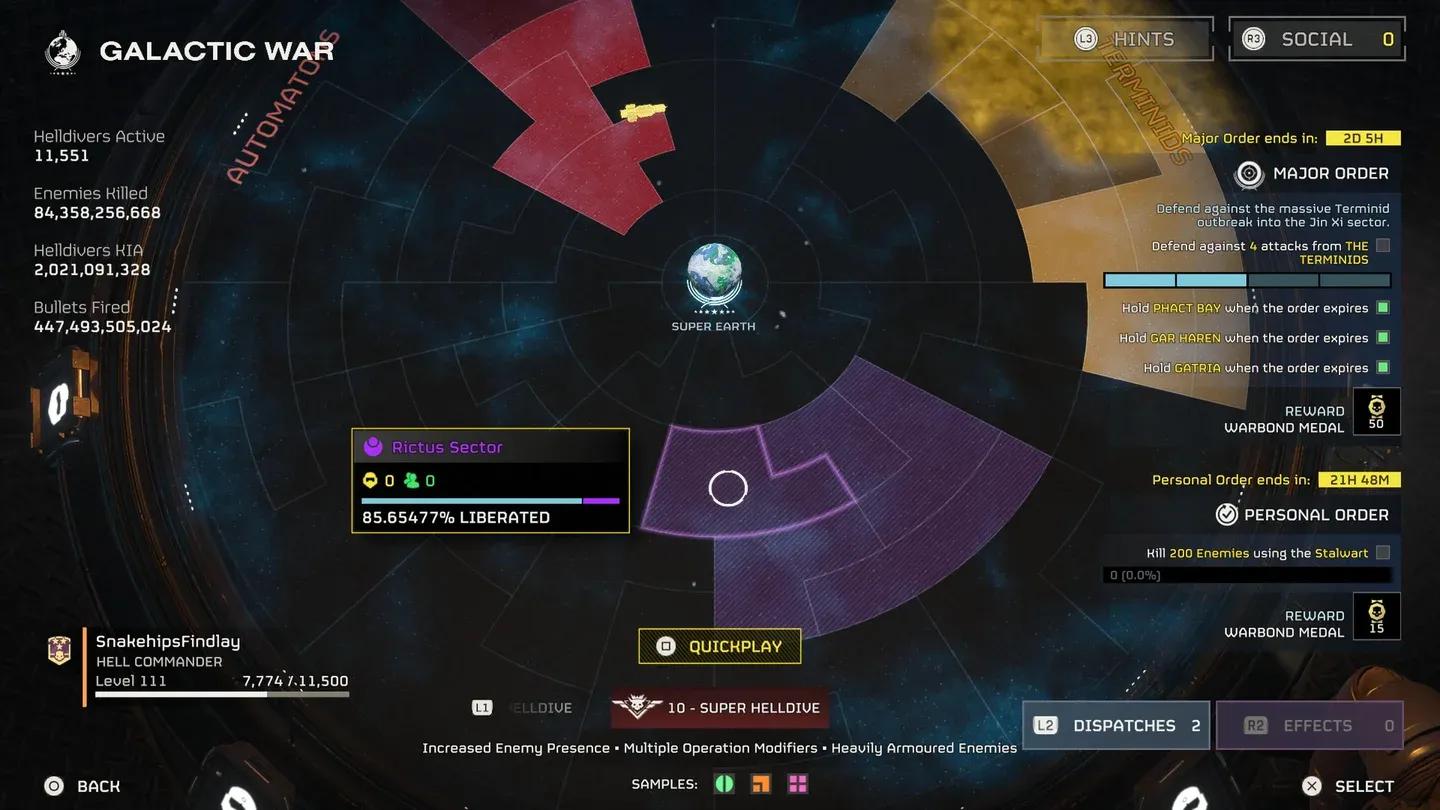Click the purple faction icon on Rictus Sector
This screenshot has width=1440, height=810.
375,447
